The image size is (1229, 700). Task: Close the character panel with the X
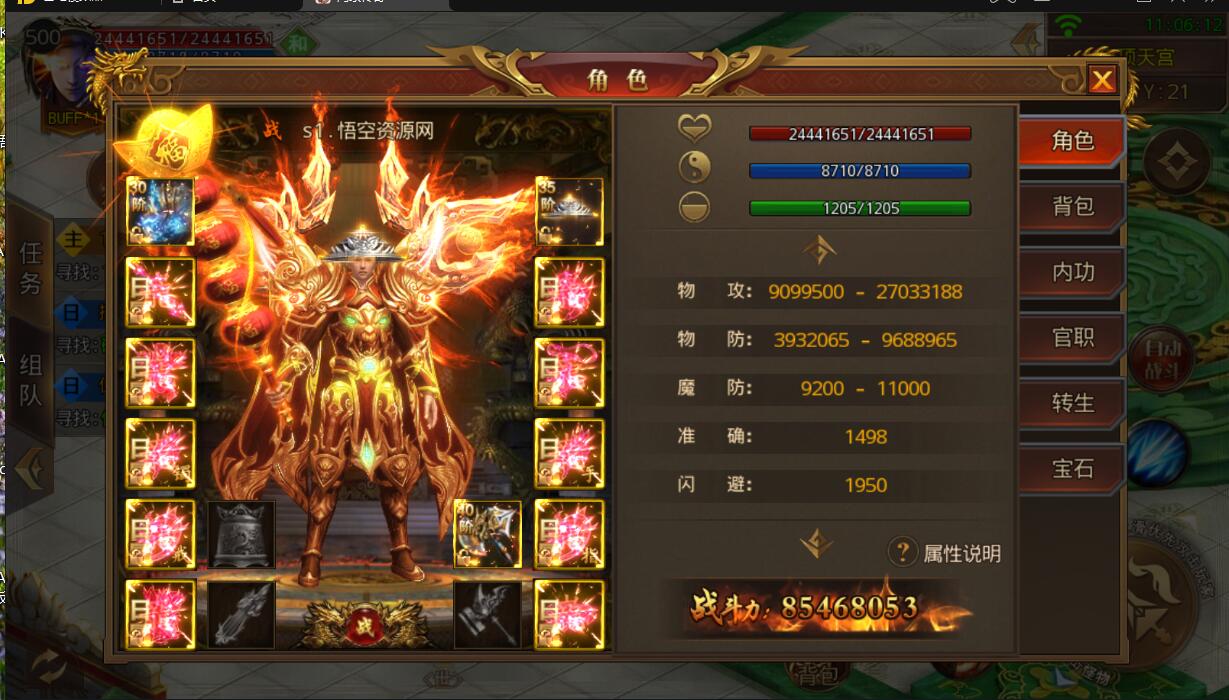pos(1102,80)
